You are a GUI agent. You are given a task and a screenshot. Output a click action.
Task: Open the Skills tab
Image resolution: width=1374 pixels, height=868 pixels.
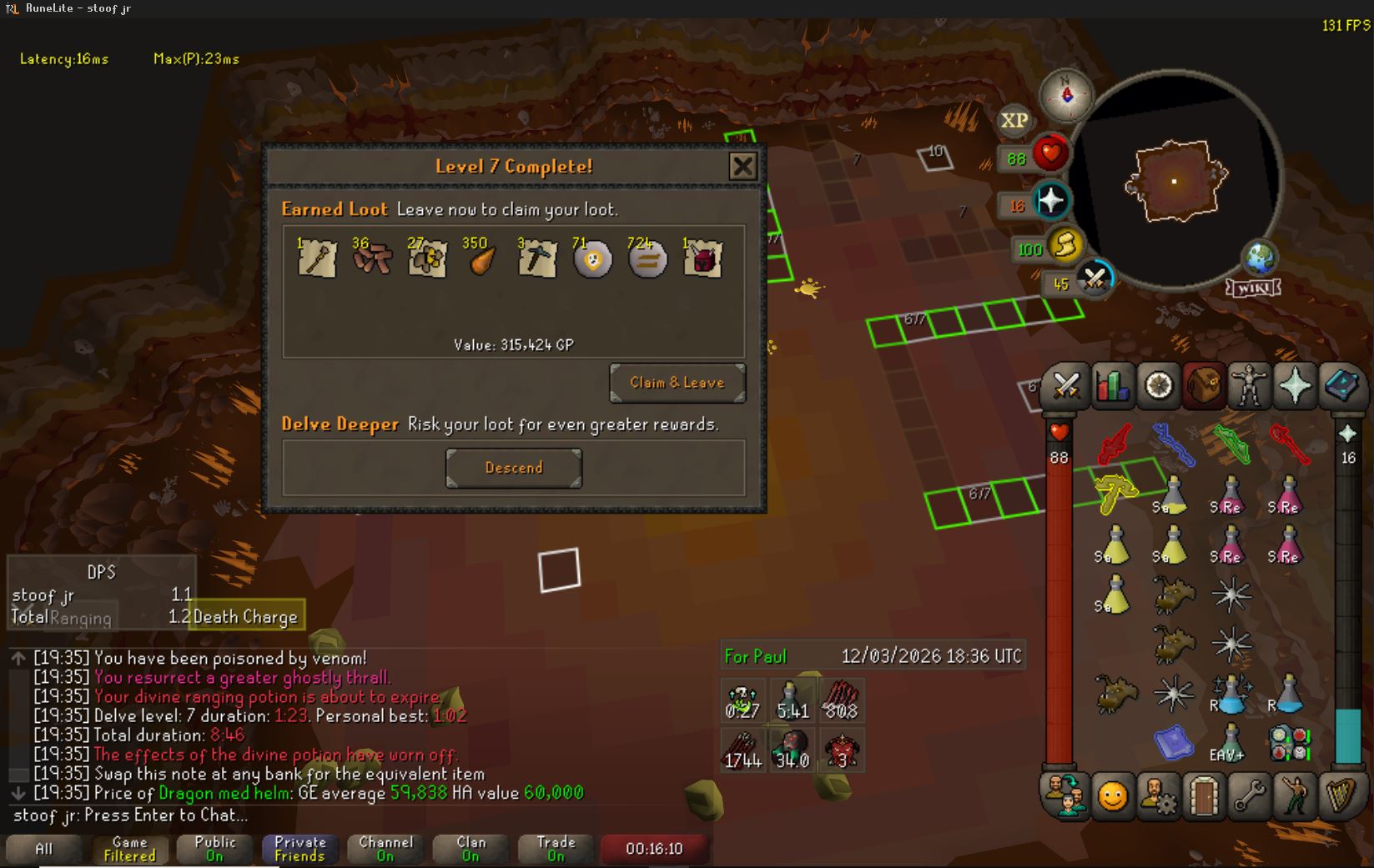[1112, 385]
